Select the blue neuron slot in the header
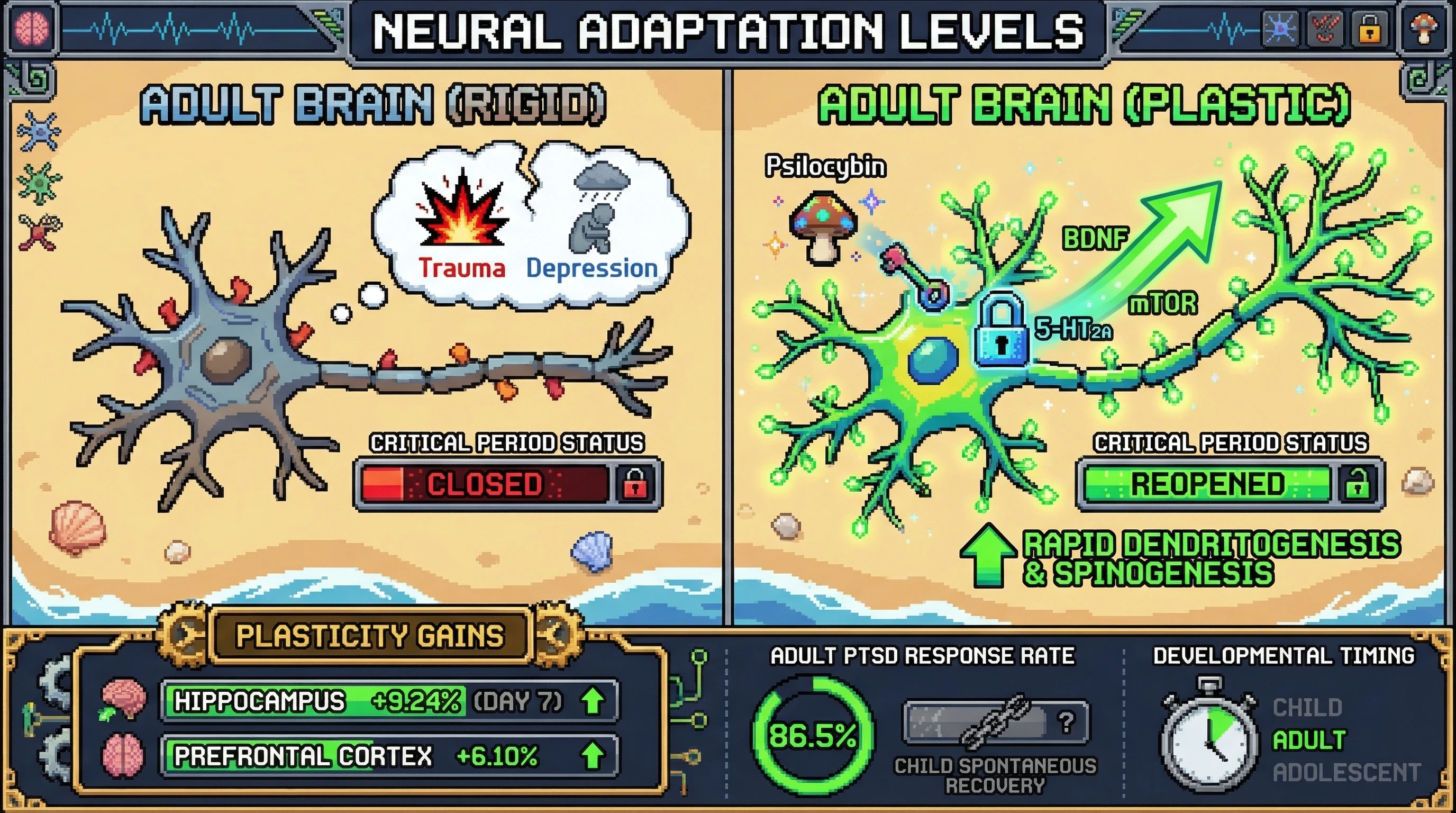This screenshot has height=813, width=1456. pyautogui.click(x=1280, y=28)
